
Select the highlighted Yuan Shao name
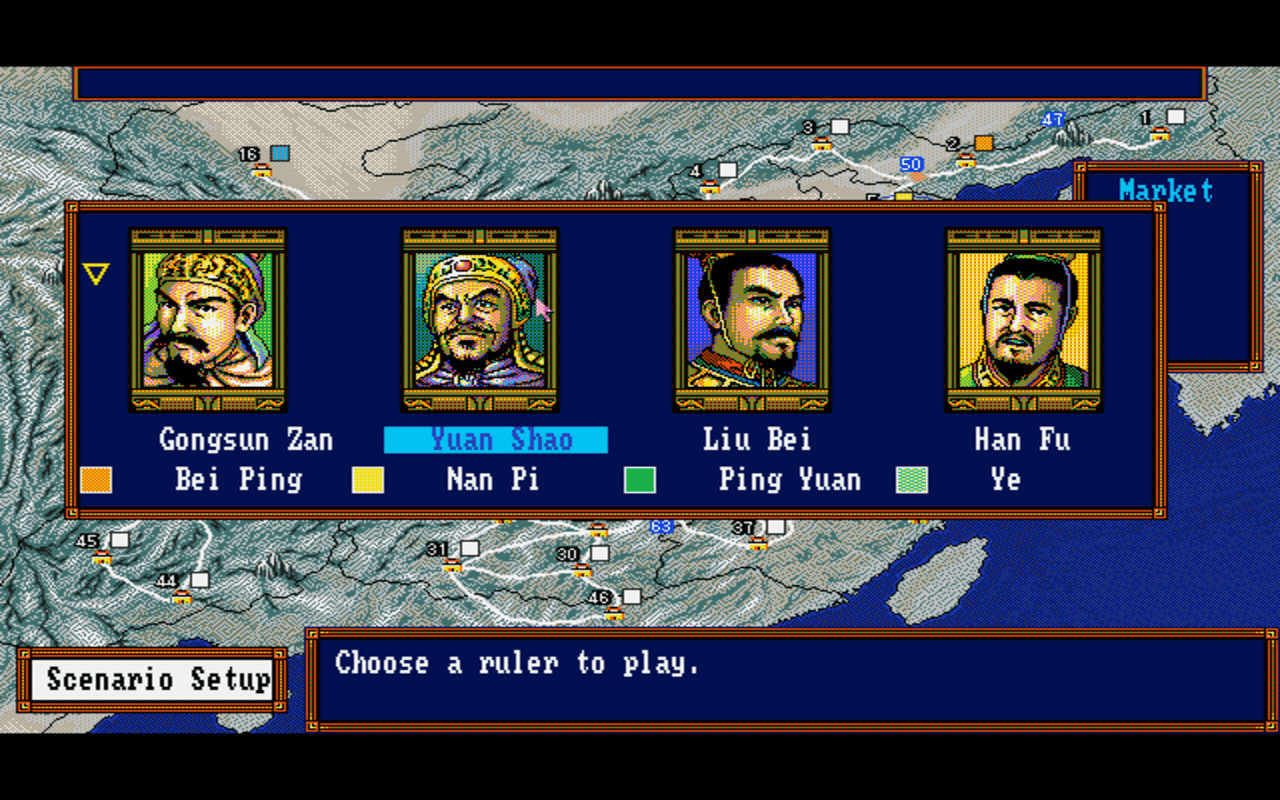(495, 440)
